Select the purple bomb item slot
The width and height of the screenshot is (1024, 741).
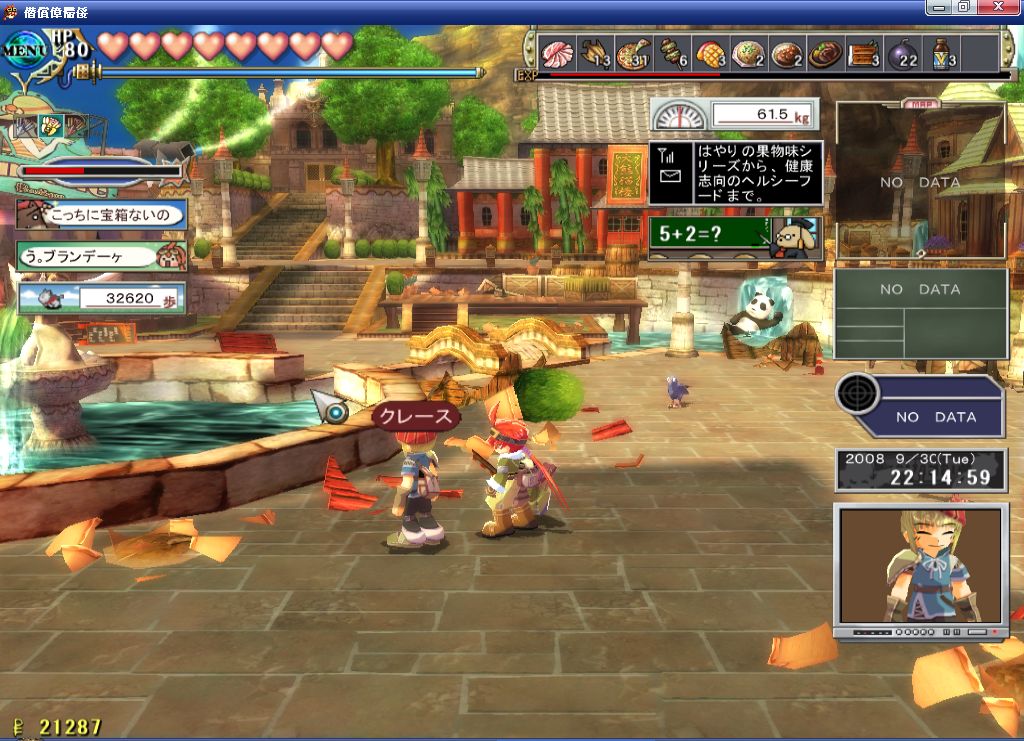[902, 52]
